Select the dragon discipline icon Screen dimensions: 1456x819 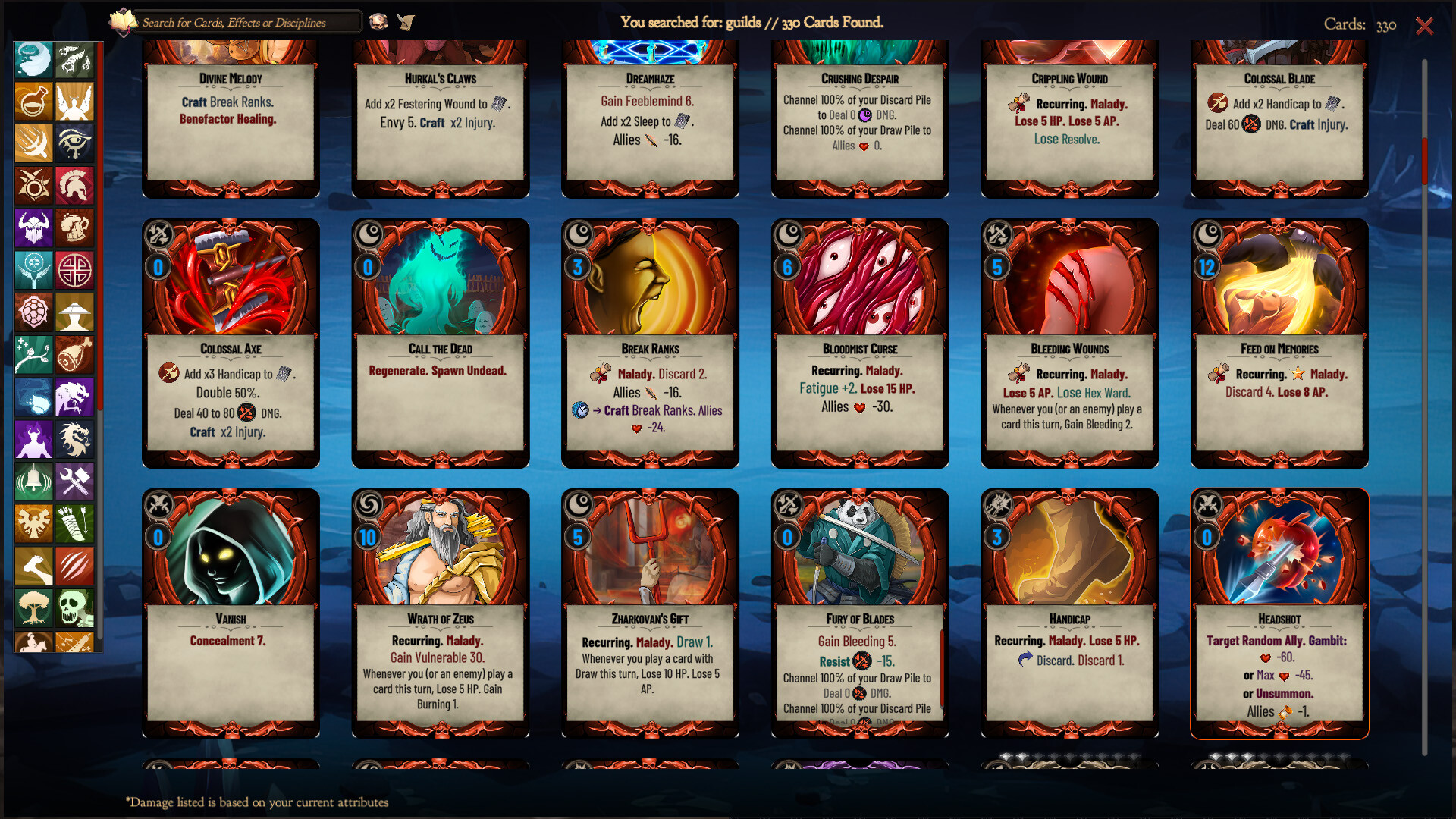point(75,439)
